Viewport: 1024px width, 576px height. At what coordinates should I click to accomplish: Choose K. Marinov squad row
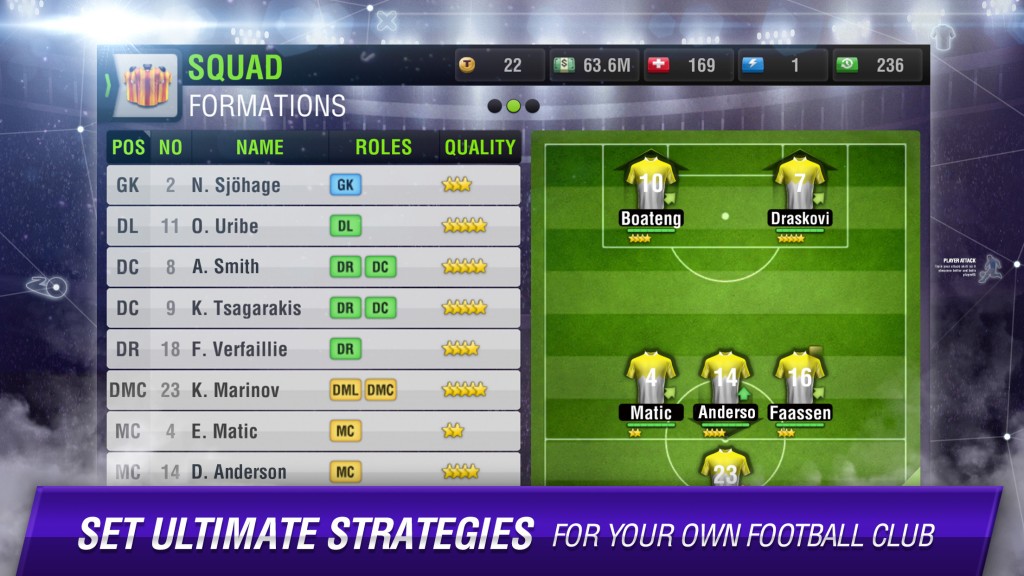pos(313,390)
